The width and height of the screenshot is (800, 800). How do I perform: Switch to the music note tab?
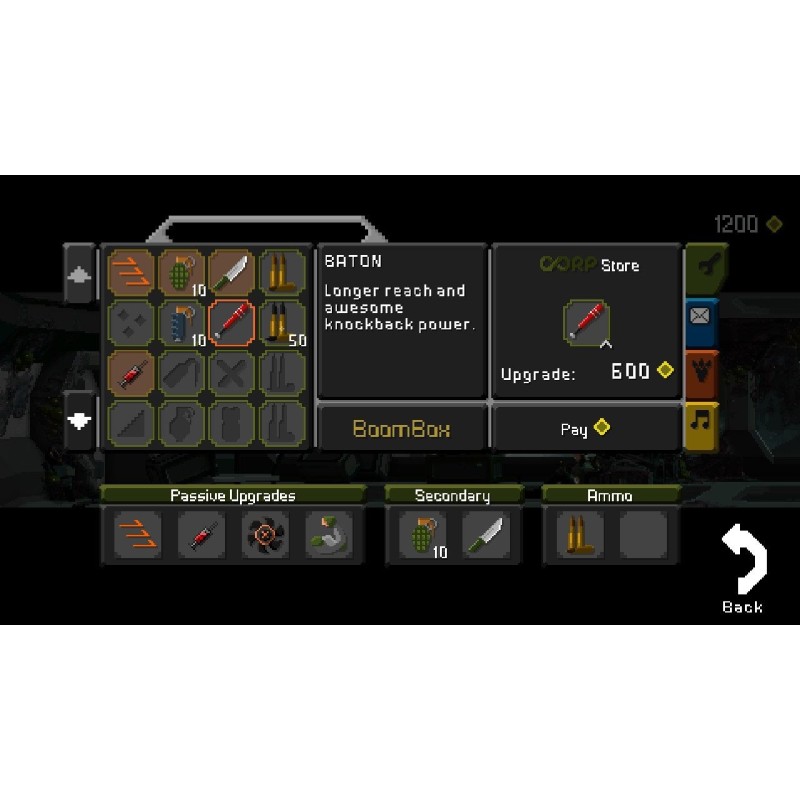pyautogui.click(x=703, y=424)
